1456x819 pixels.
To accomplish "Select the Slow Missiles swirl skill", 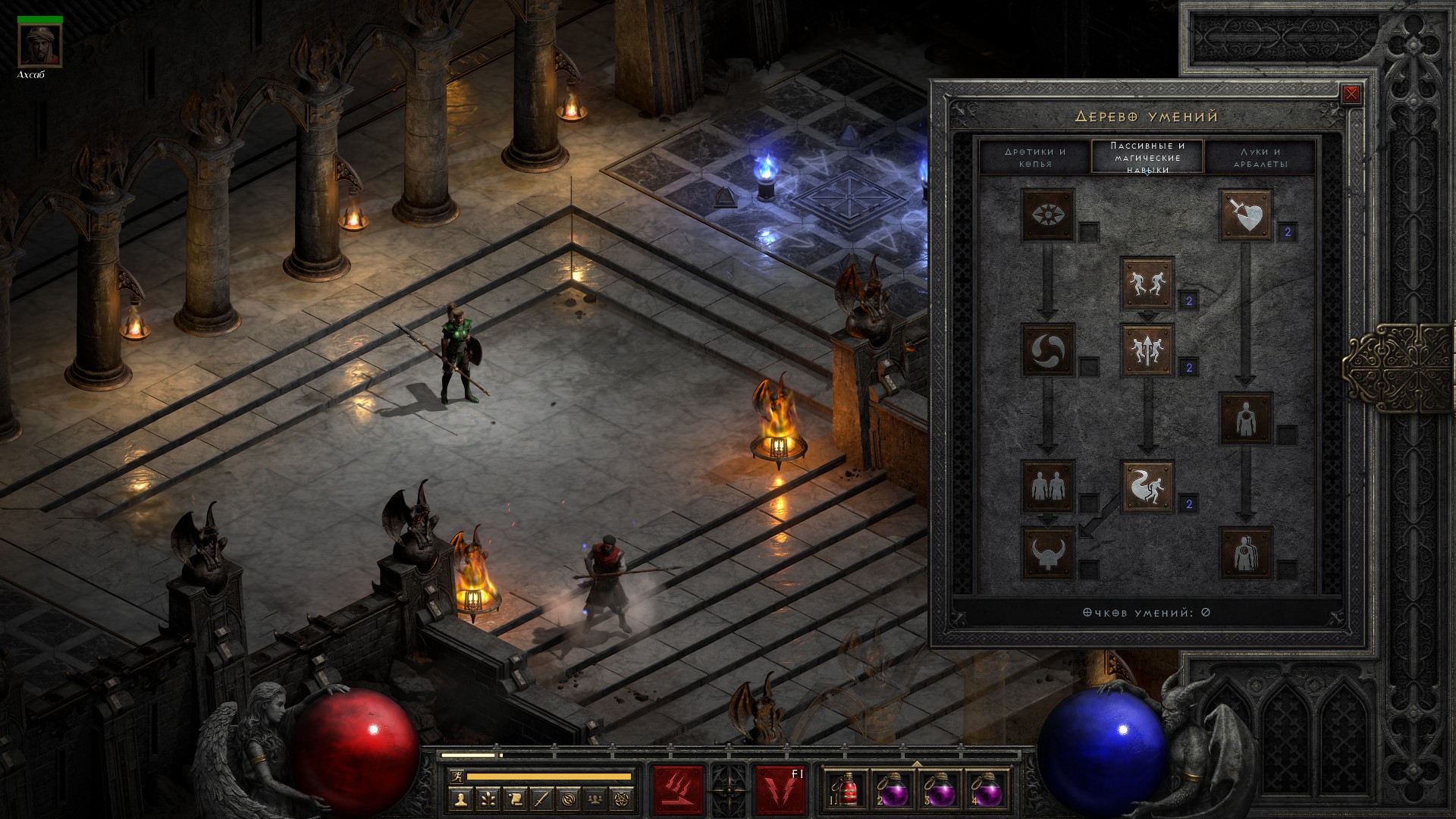I will tap(1047, 350).
